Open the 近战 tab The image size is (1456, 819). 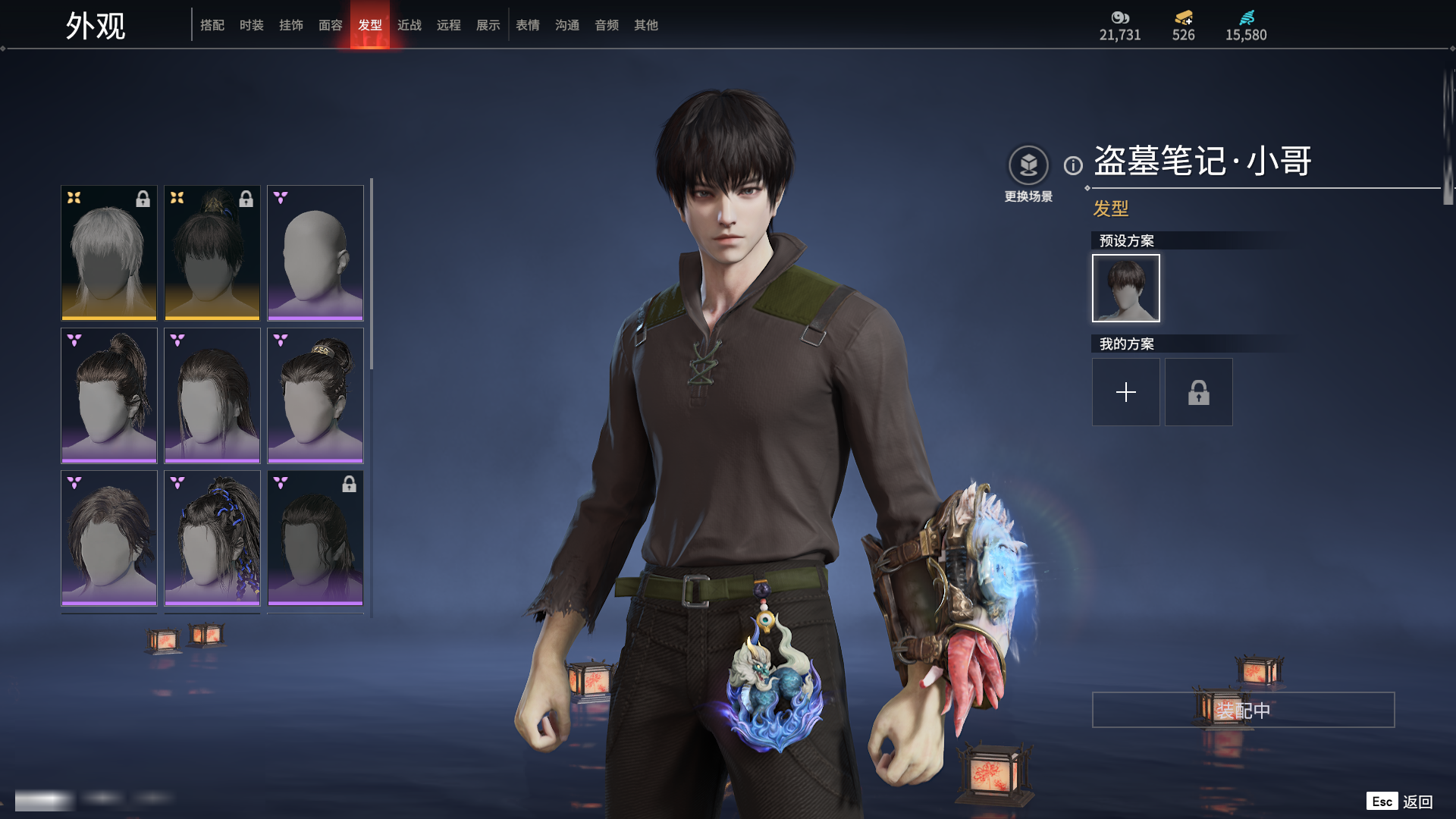pos(409,25)
